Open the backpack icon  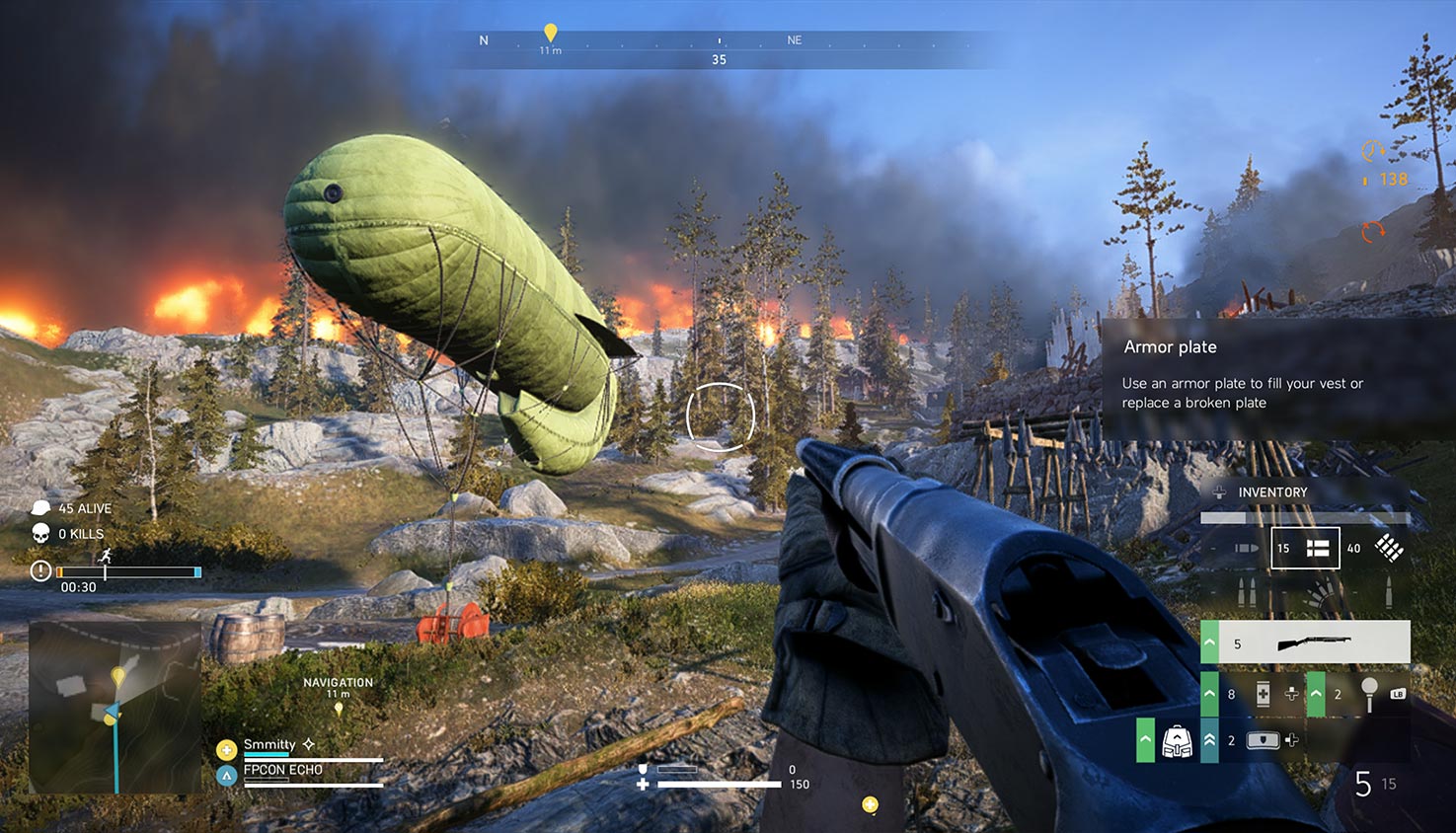coord(1177,740)
